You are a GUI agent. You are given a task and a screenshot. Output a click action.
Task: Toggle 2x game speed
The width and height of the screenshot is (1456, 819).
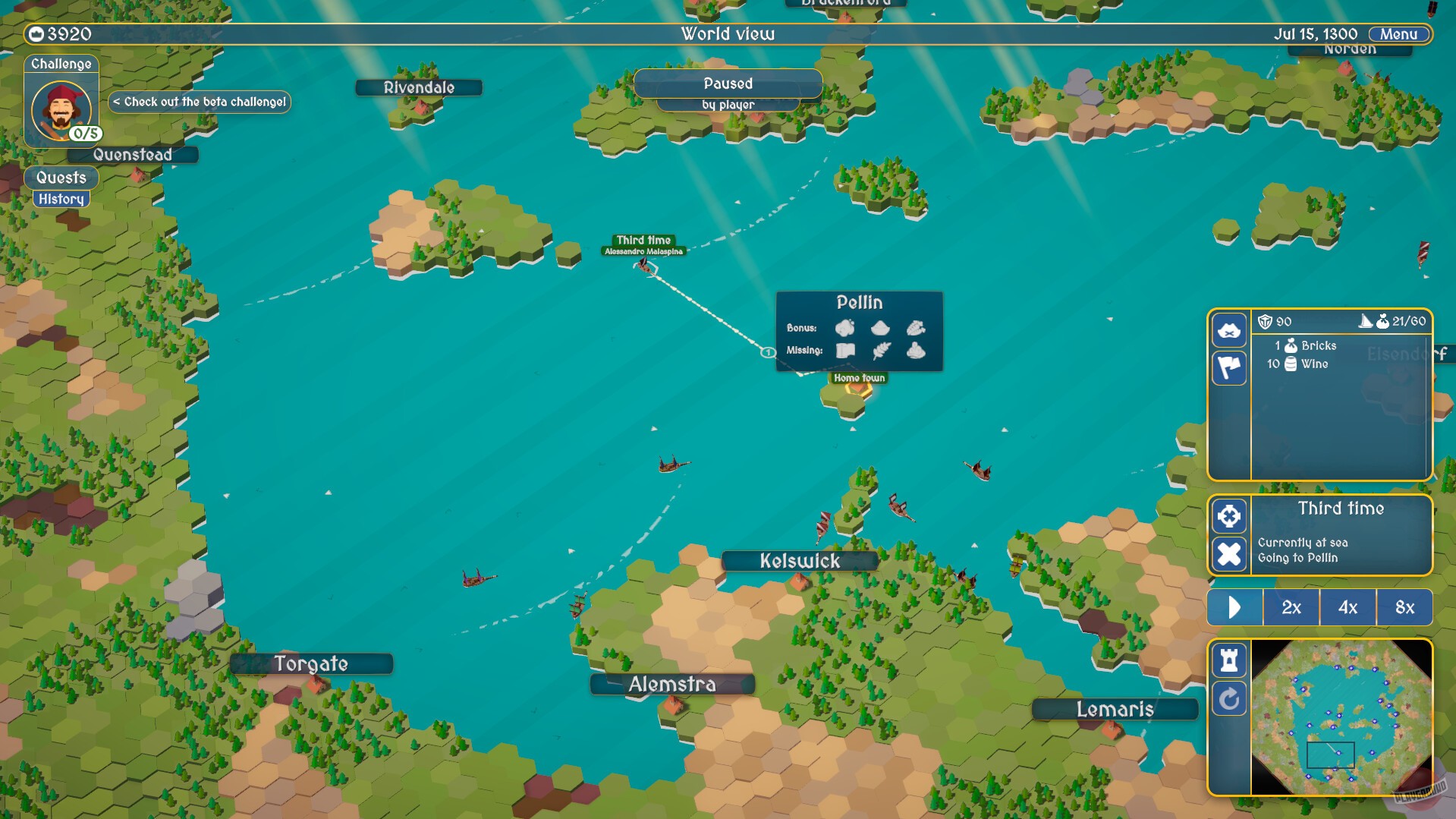pyautogui.click(x=1290, y=607)
